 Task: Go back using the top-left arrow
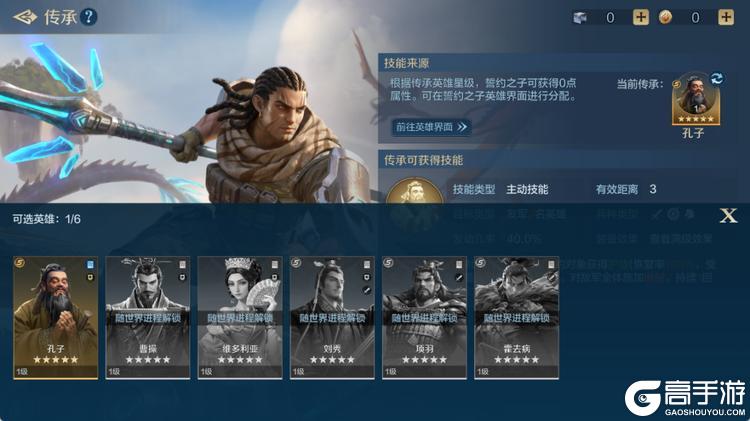point(24,16)
